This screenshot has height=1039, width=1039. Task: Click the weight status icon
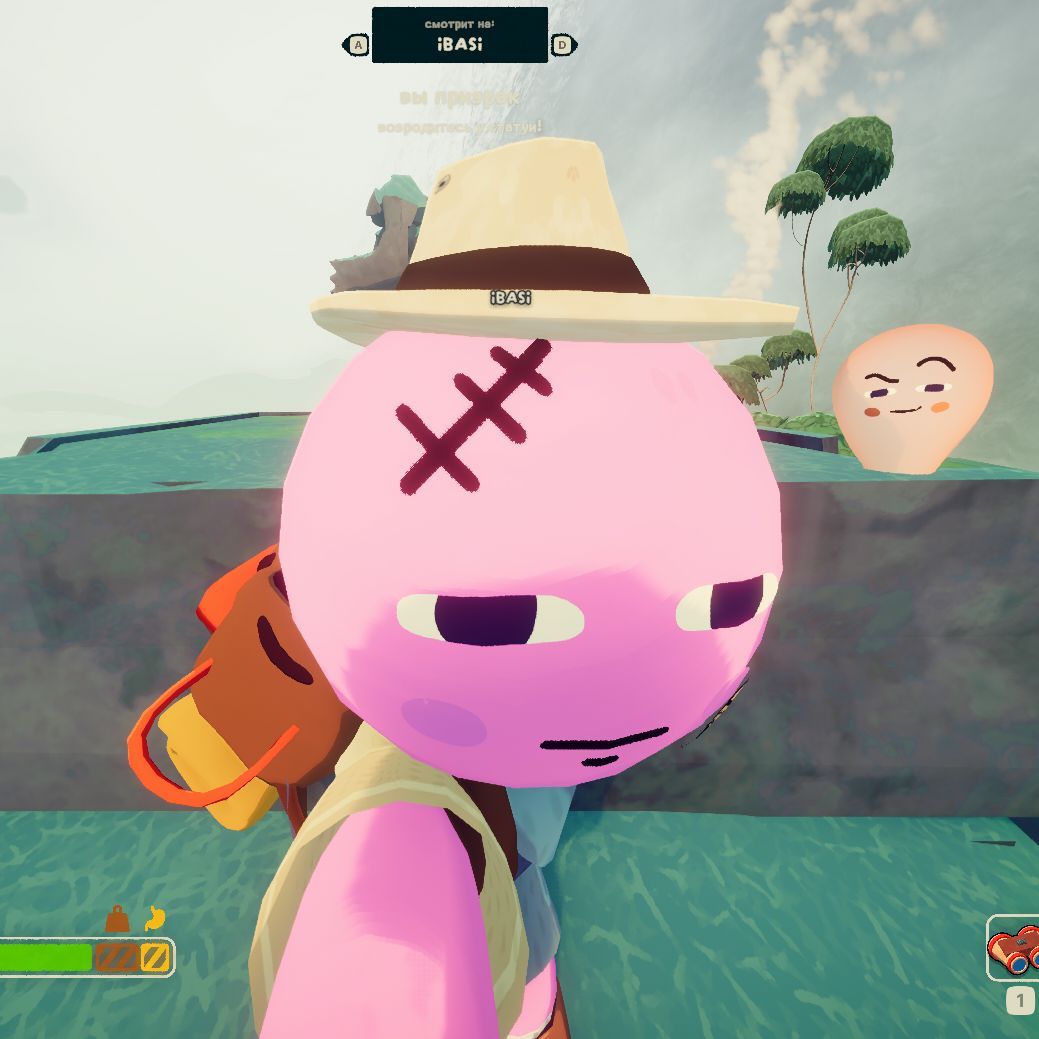(x=117, y=919)
